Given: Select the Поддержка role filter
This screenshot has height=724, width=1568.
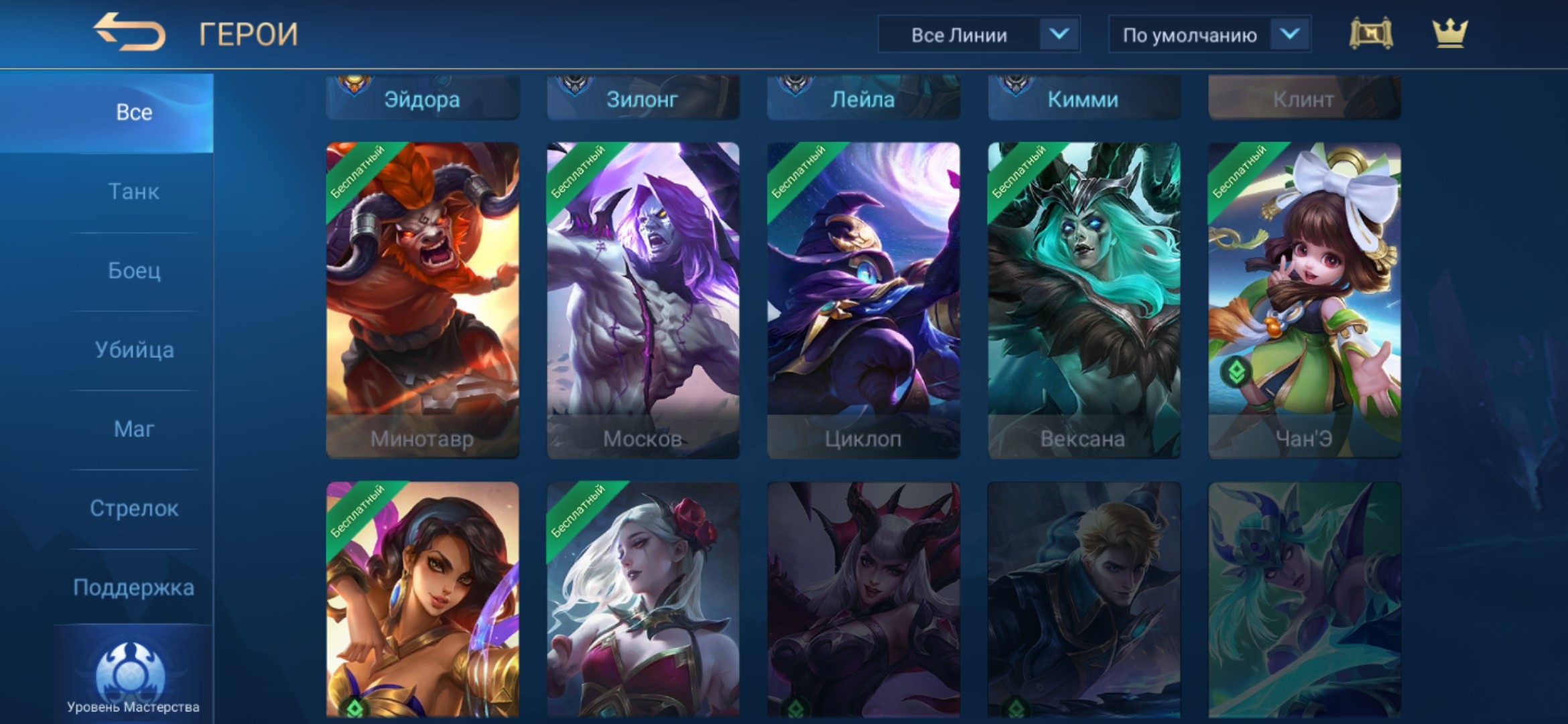Looking at the screenshot, I should coord(134,586).
